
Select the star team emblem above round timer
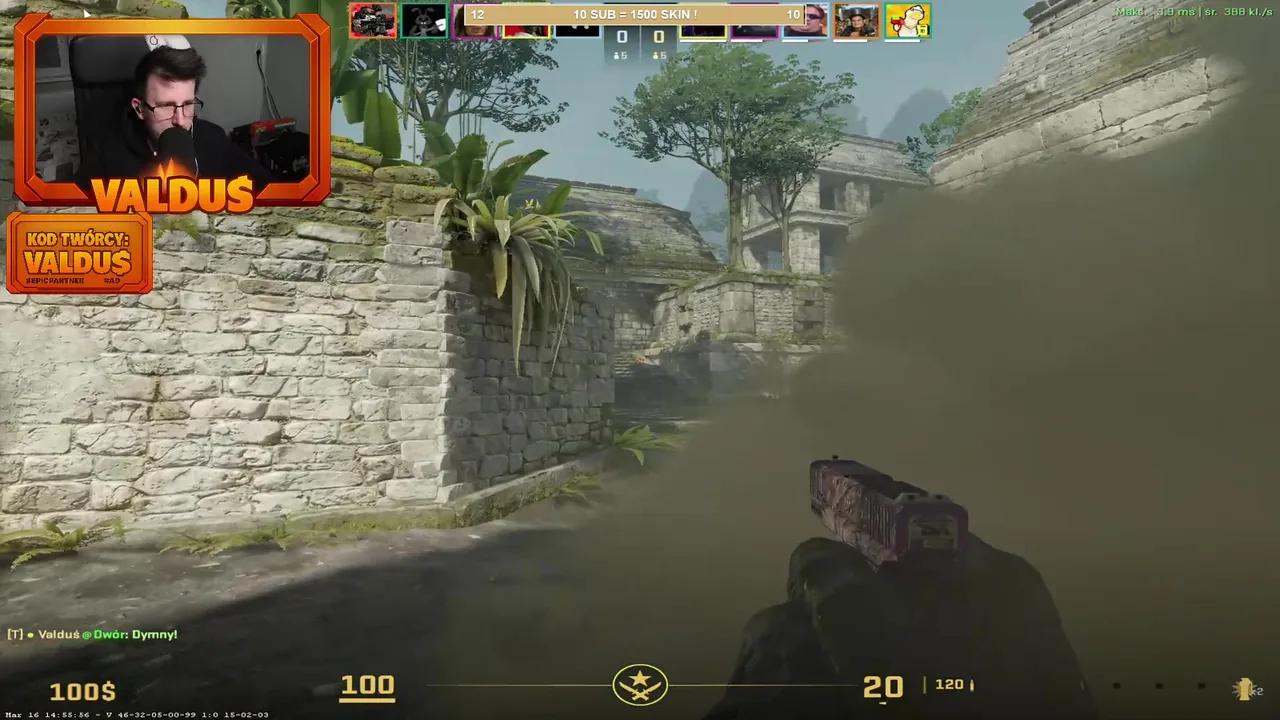[640, 683]
